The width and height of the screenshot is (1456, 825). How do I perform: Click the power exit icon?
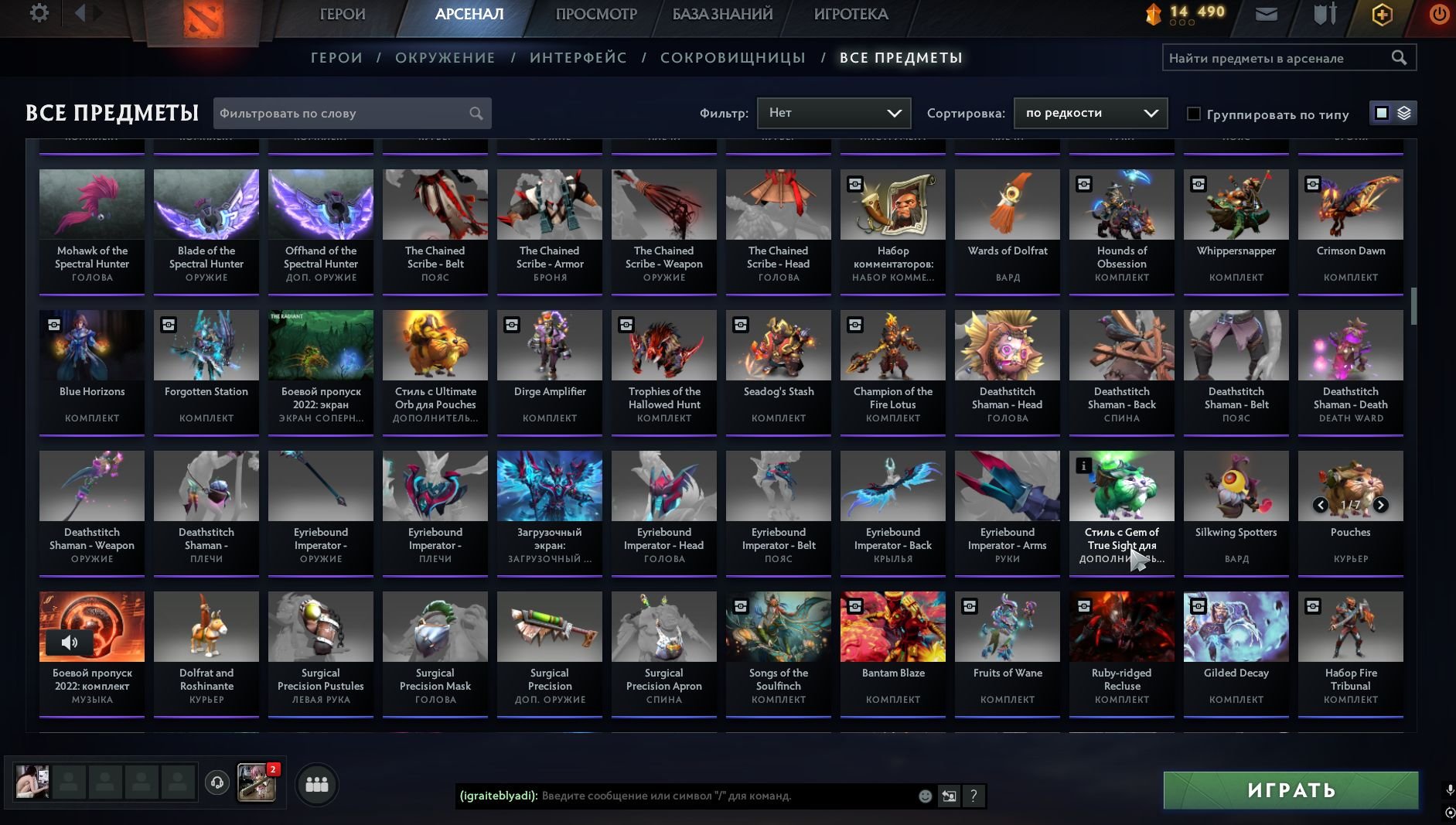click(1438, 13)
